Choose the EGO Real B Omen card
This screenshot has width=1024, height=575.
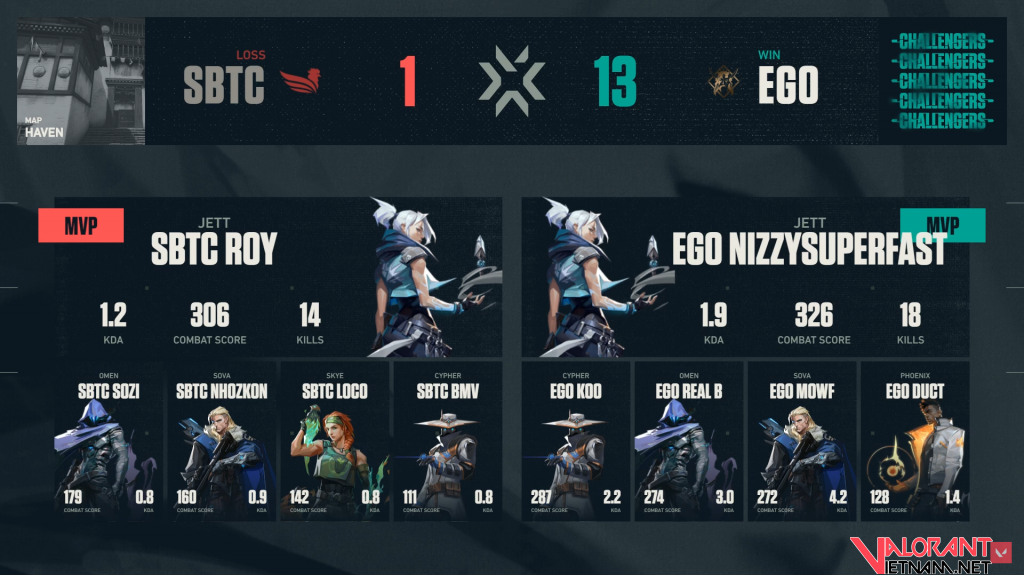click(689, 442)
